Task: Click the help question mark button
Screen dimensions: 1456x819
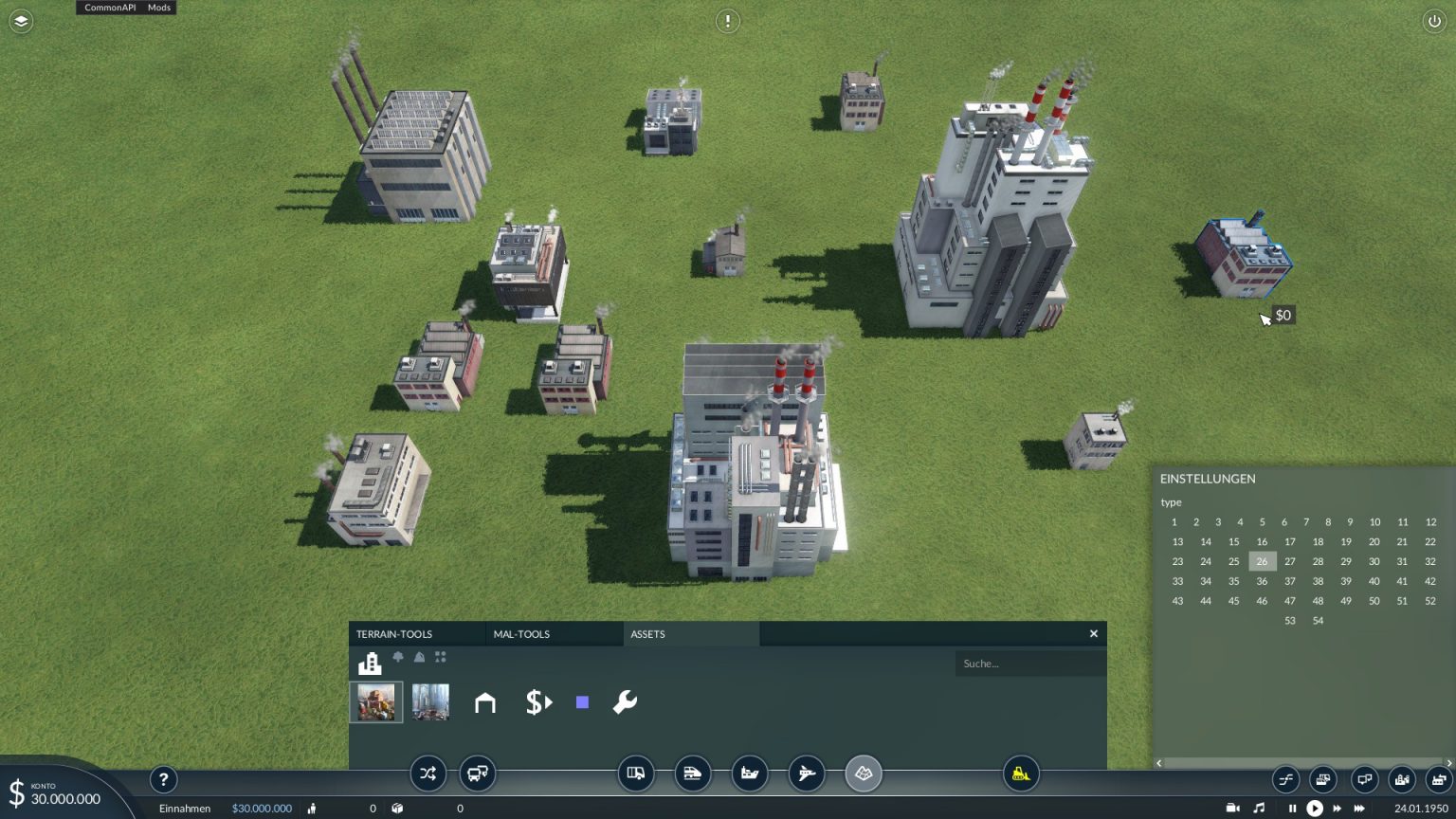Action: click(163, 779)
